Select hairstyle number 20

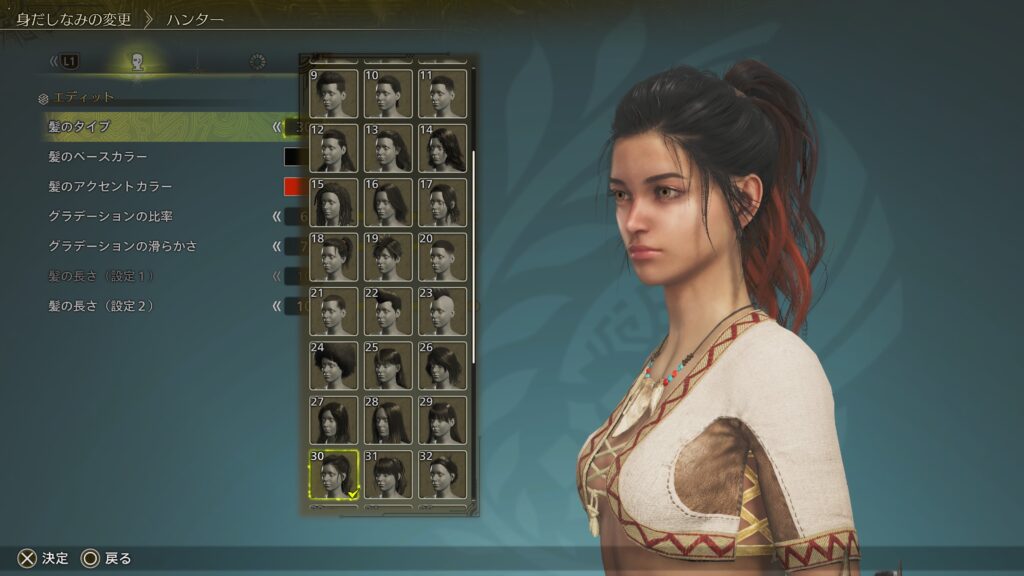click(442, 257)
